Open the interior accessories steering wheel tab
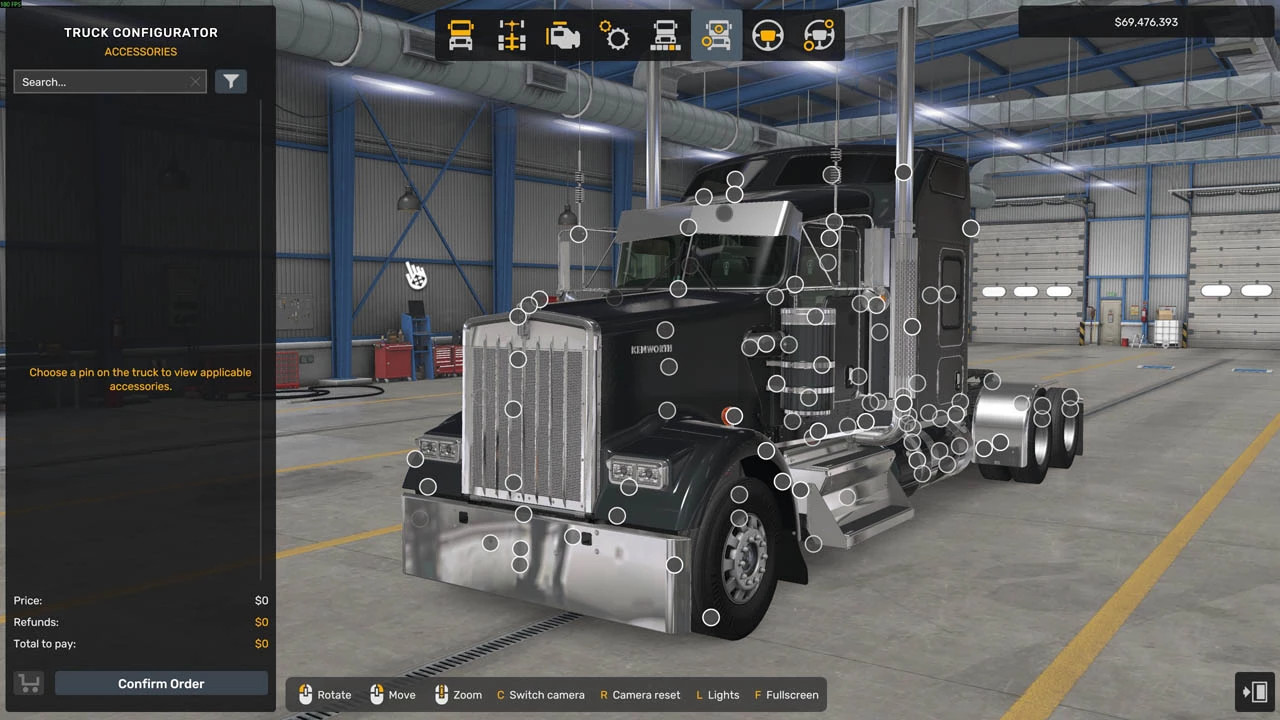Screen dimensions: 1280x720 (x=819, y=36)
